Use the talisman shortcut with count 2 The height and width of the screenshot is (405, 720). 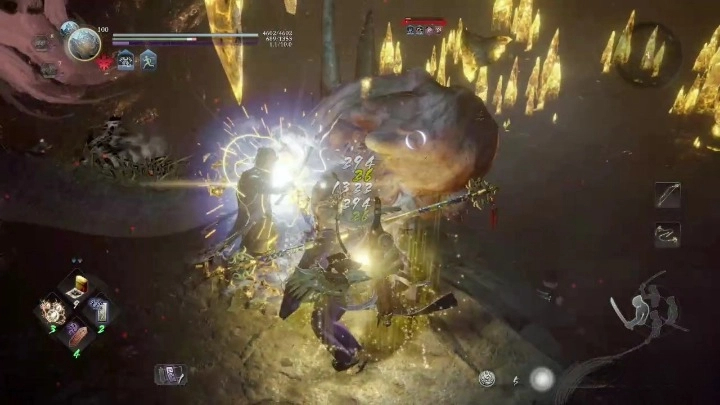(x=99, y=311)
